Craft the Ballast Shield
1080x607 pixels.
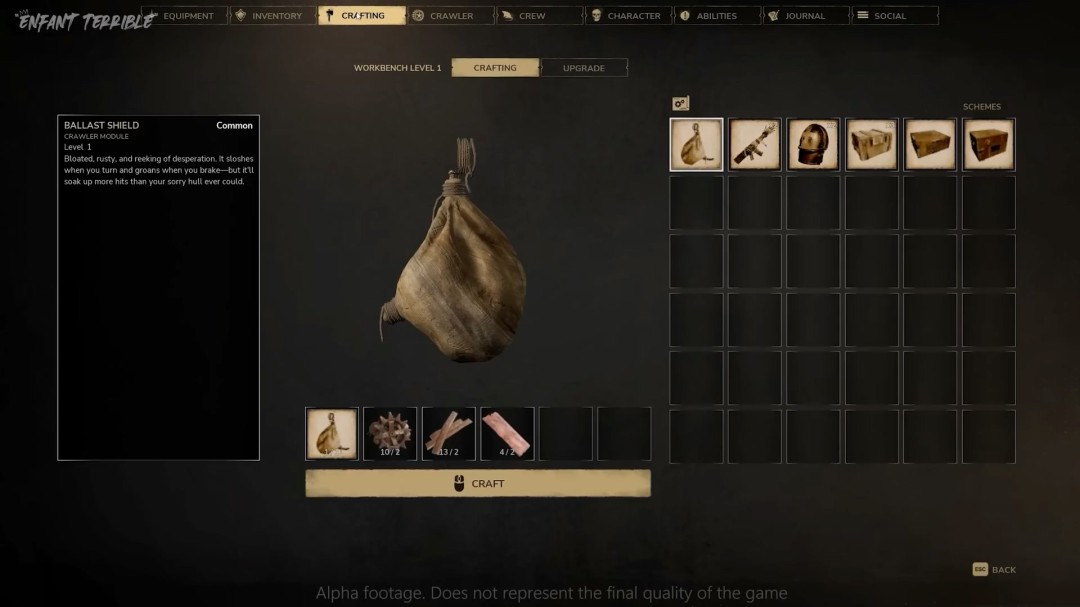point(477,483)
